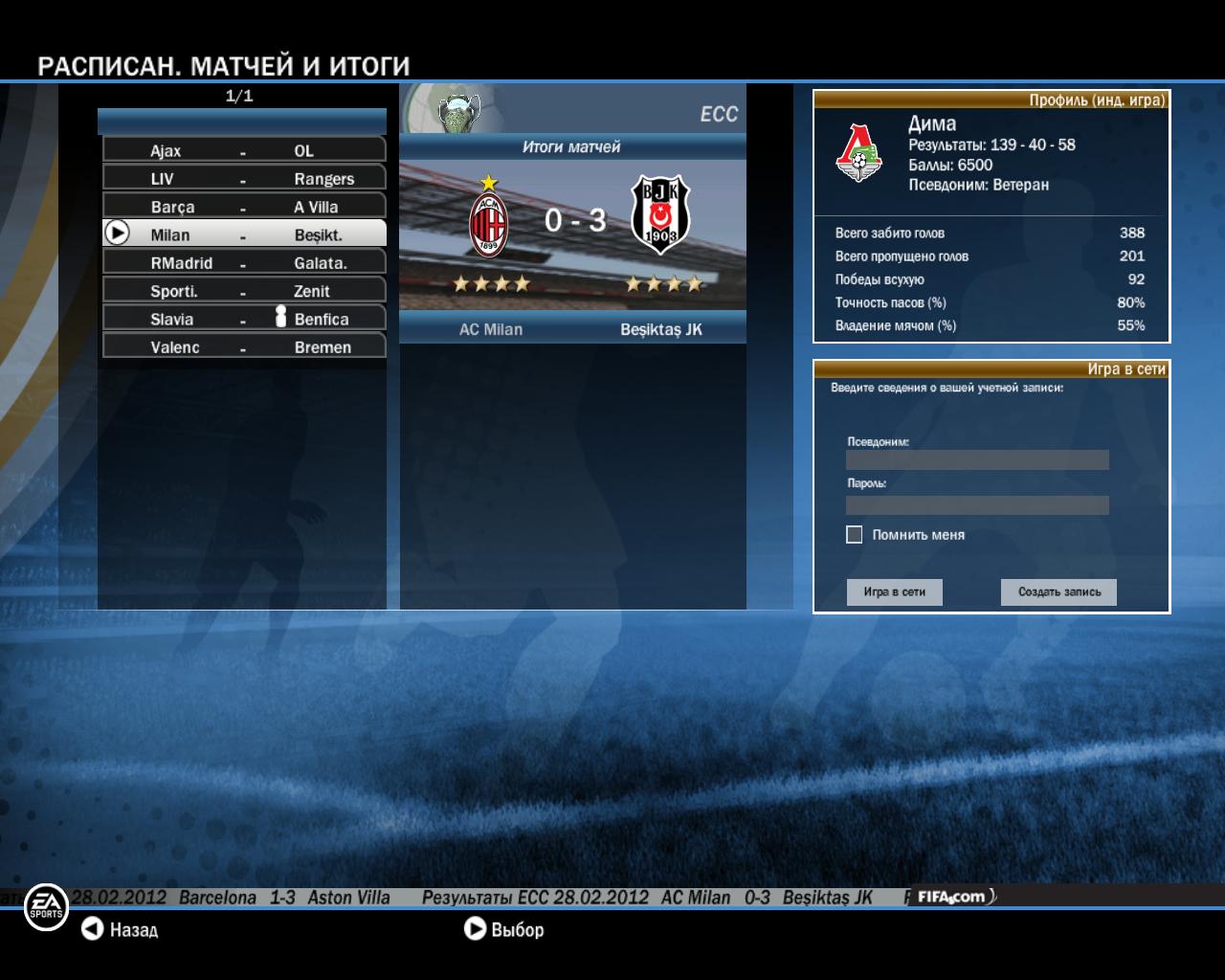This screenshot has height=980, width=1225.
Task: Select the Ajax - OL match row
Action: pos(244,150)
